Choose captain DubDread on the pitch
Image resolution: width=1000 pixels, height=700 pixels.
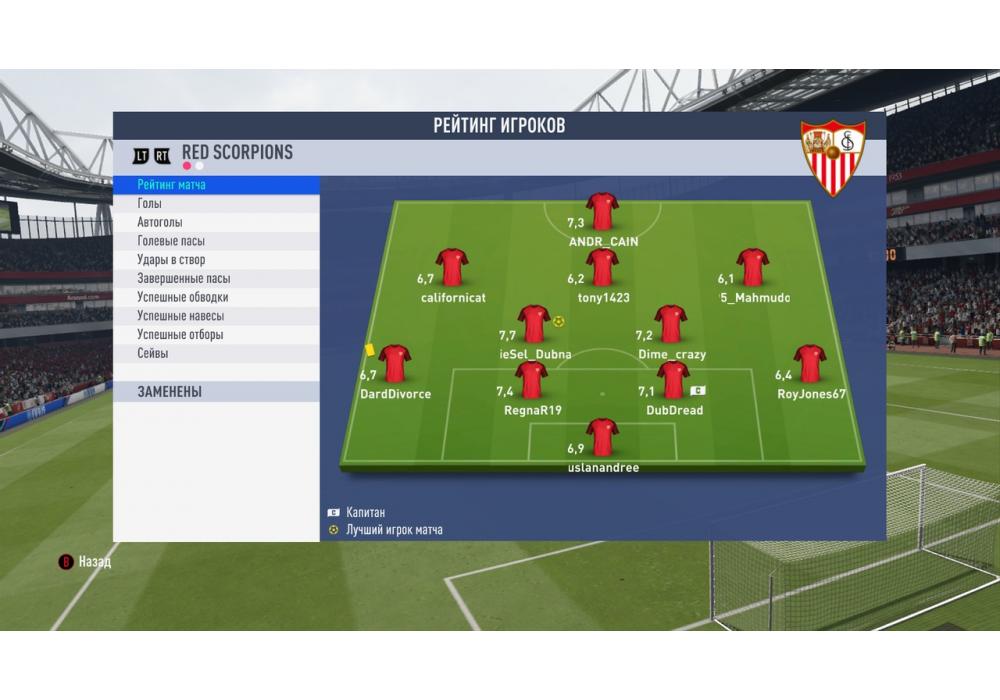673,381
